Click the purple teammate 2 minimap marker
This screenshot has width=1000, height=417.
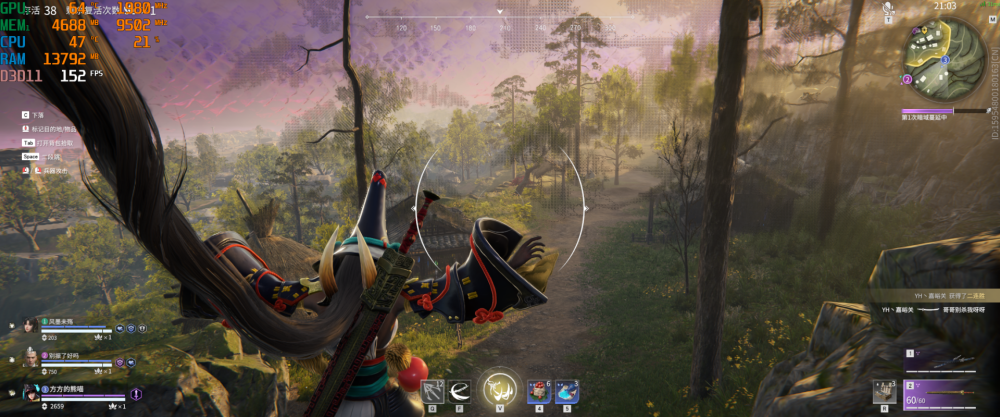pos(907,78)
